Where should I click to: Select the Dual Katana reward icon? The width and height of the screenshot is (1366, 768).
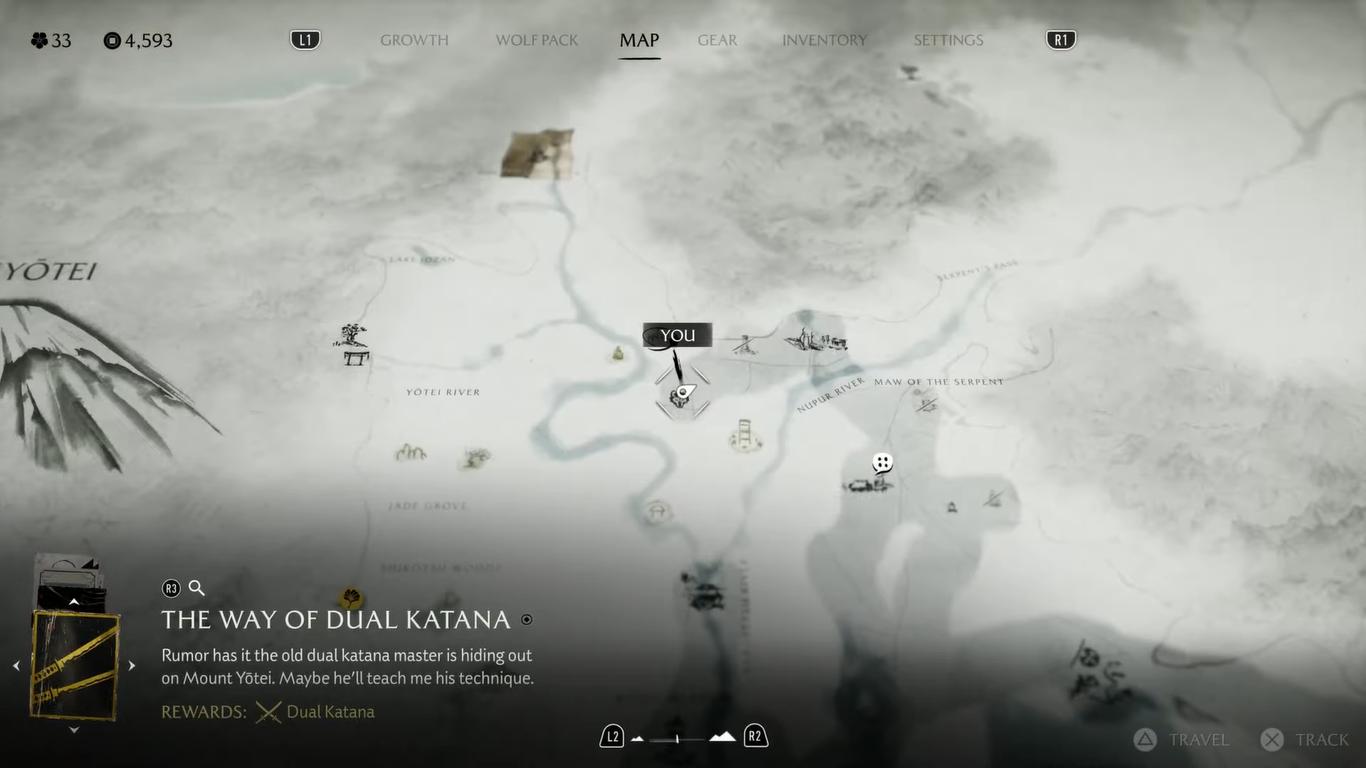click(x=268, y=712)
